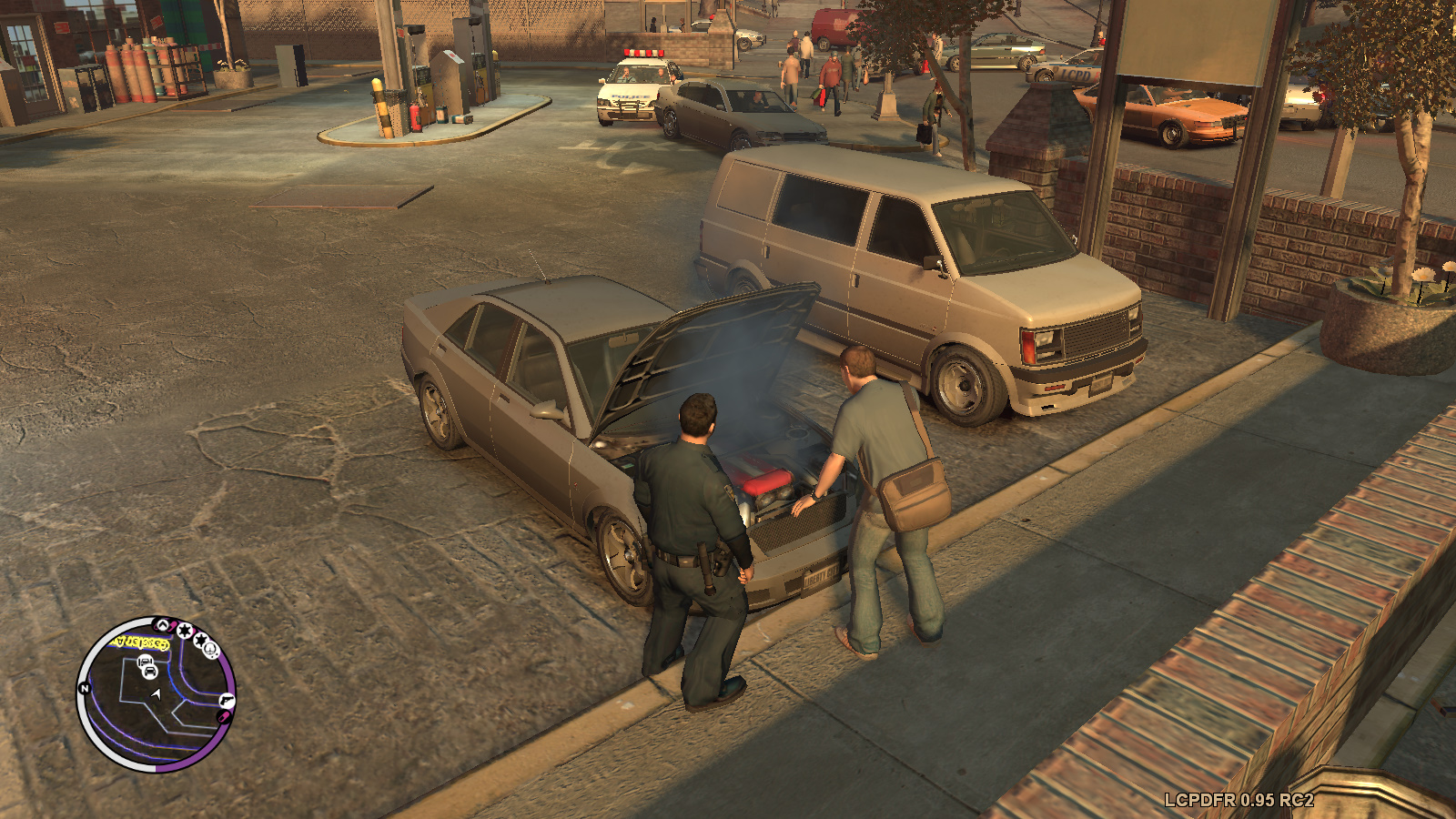The image size is (1456, 819).
Task: Click the car blip on the minimap
Action: [148, 673]
